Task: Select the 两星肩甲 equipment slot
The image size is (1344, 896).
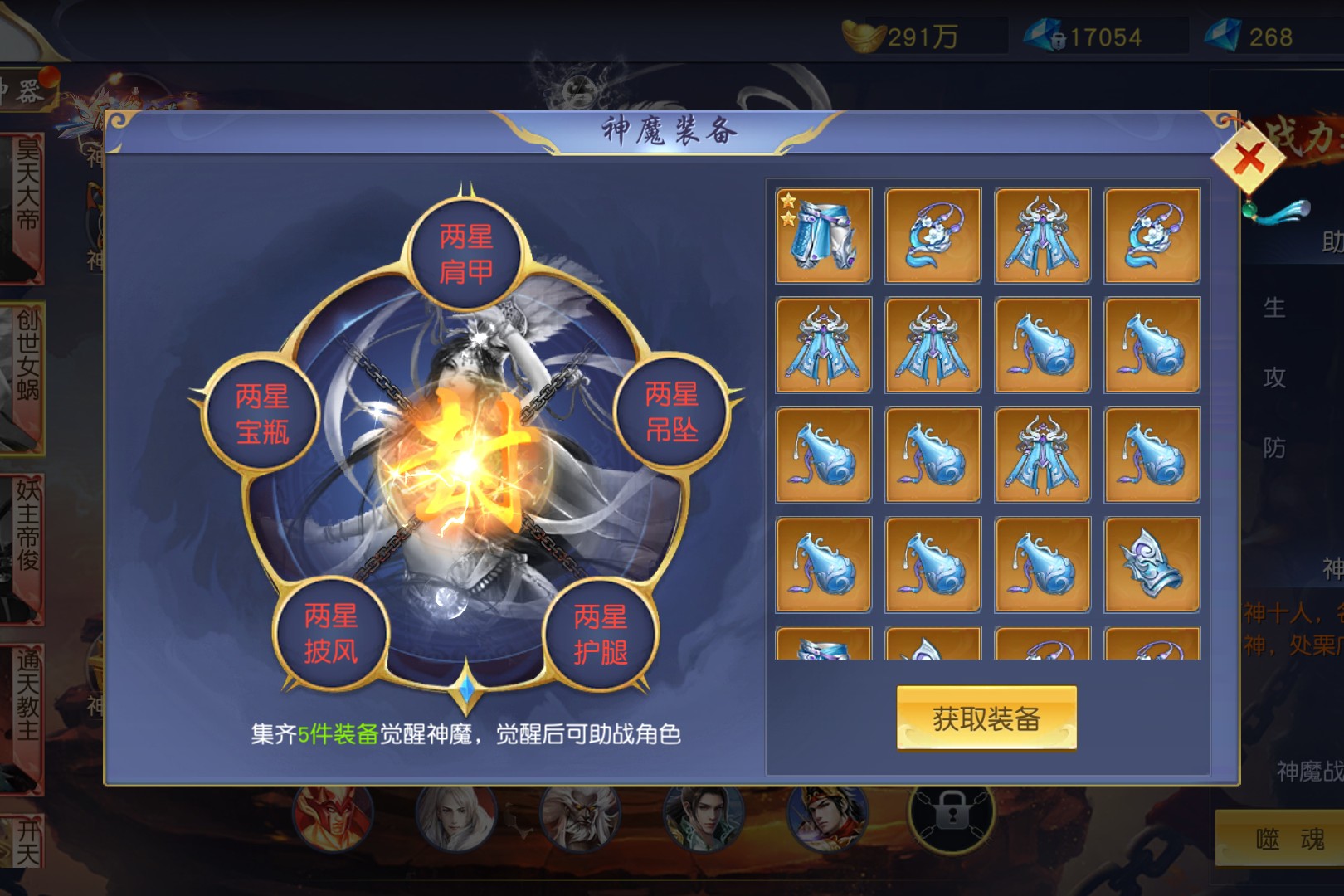Action: point(466,255)
